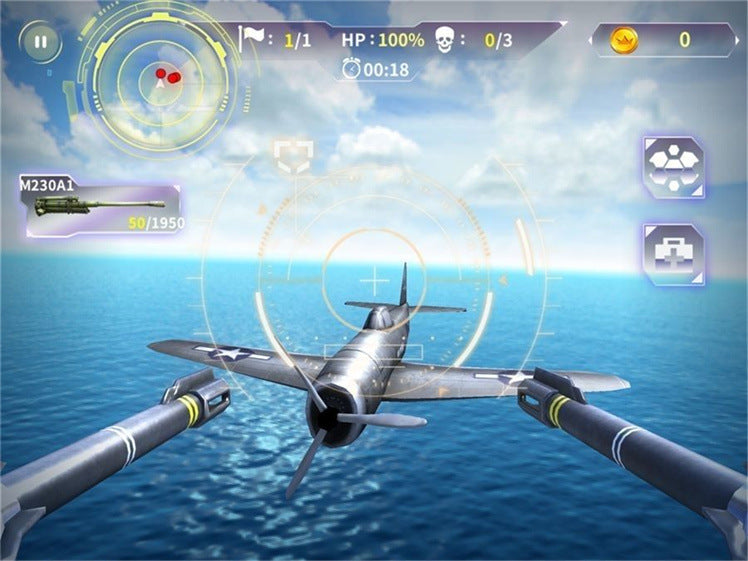748x561 pixels.
Task: Select the M230A1 weapon panel
Action: (x=102, y=205)
